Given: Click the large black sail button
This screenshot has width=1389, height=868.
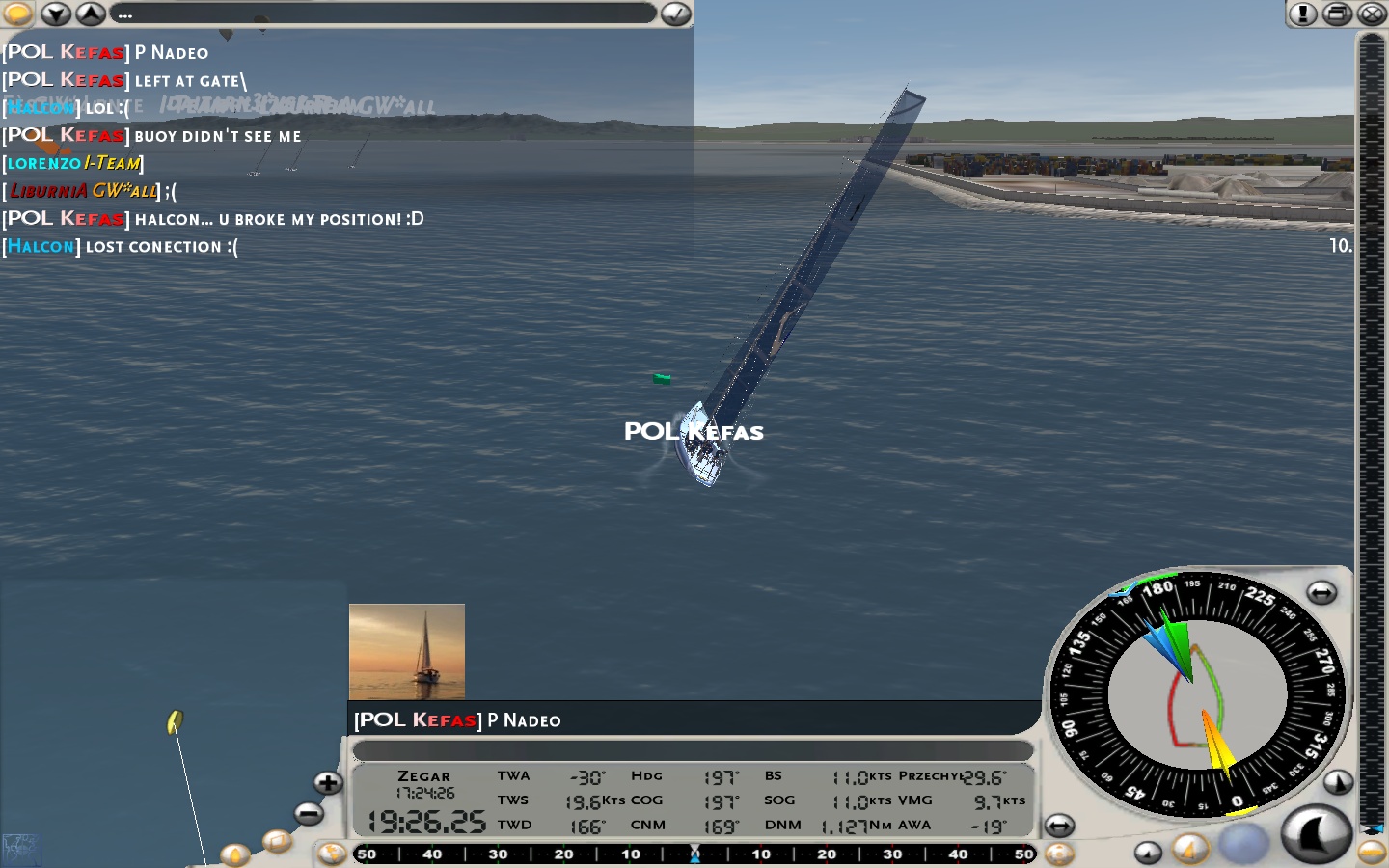Looking at the screenshot, I should [1316, 833].
